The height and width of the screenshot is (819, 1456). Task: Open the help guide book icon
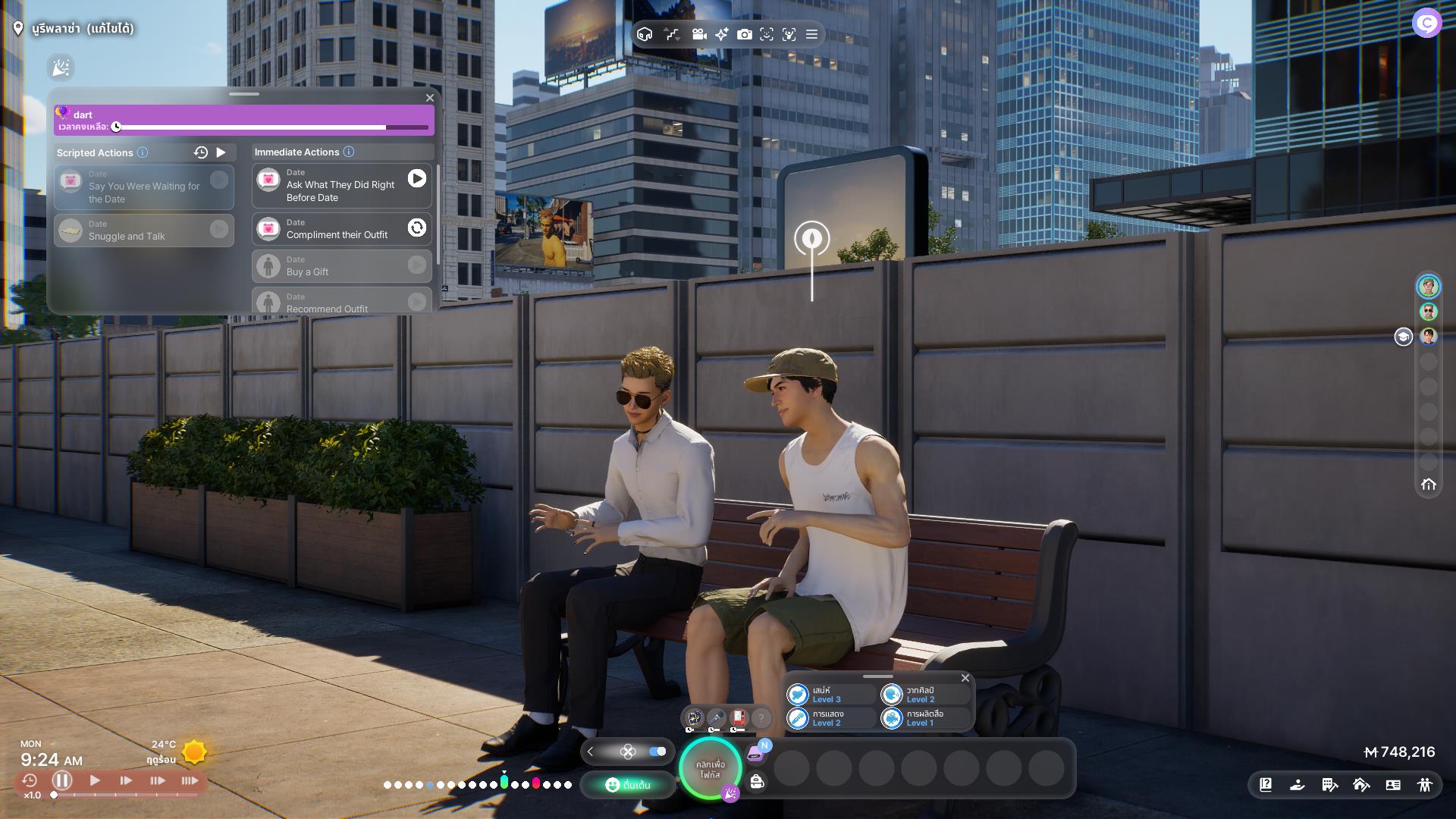click(1266, 785)
